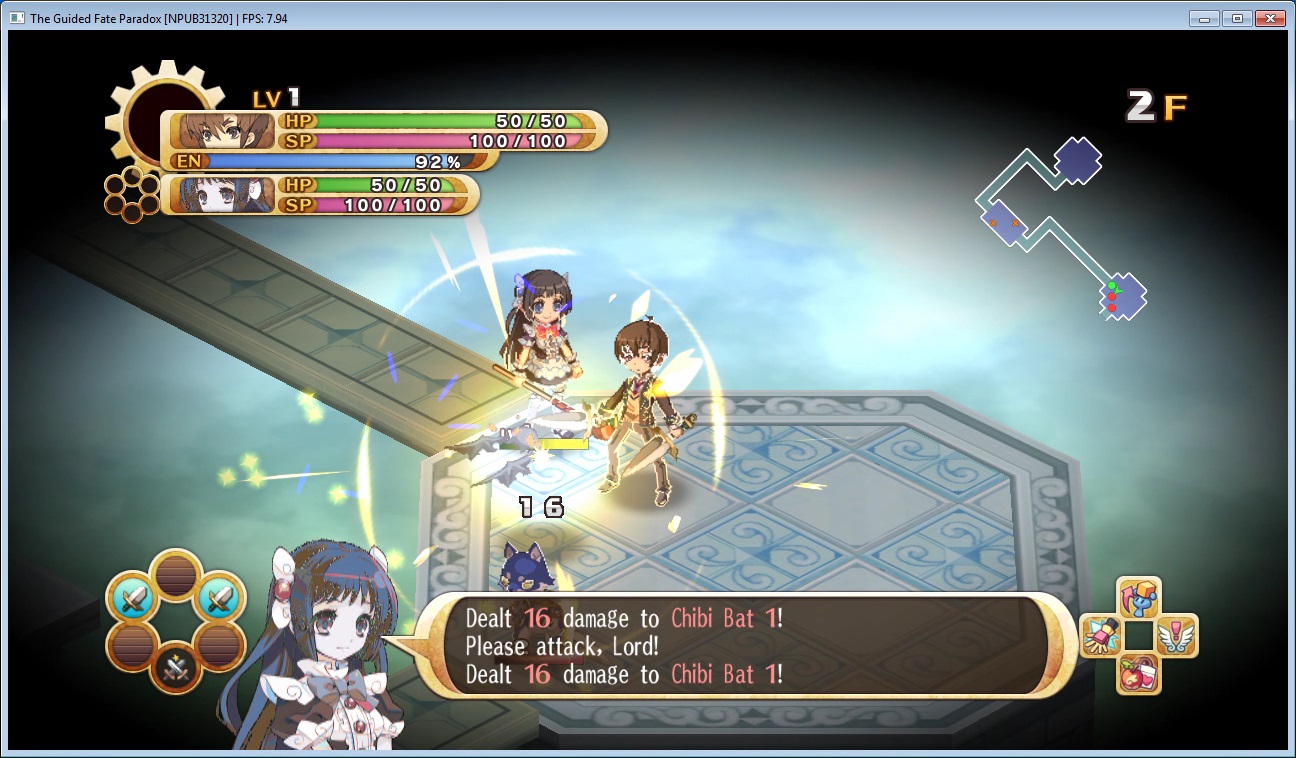The width and height of the screenshot is (1296, 758).
Task: Close the game window
Action: [x=1269, y=18]
